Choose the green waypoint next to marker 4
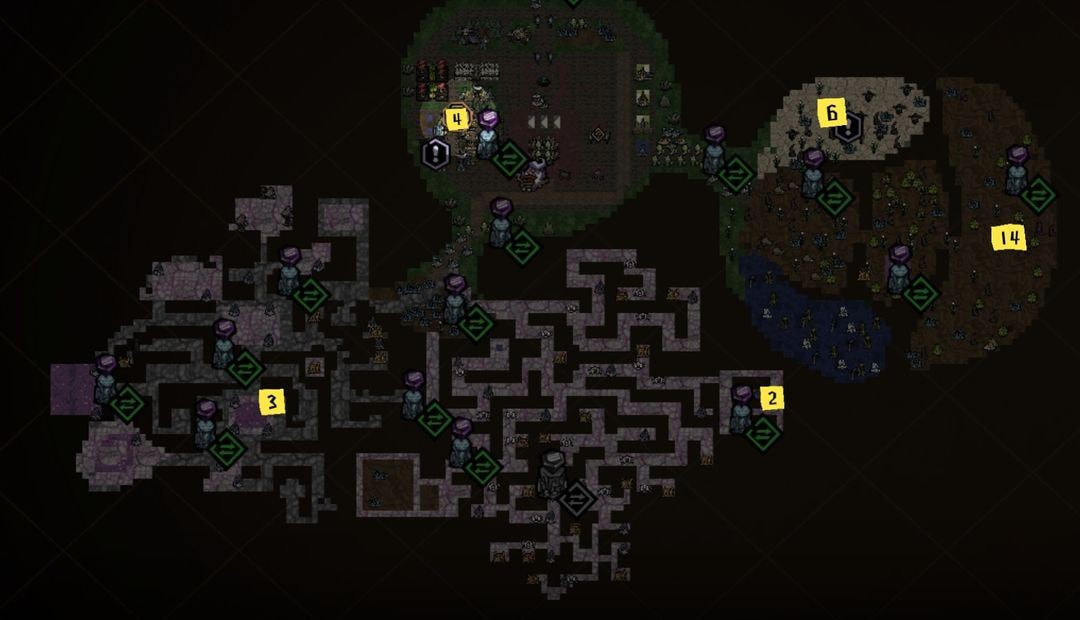The image size is (1080, 620). [x=510, y=158]
